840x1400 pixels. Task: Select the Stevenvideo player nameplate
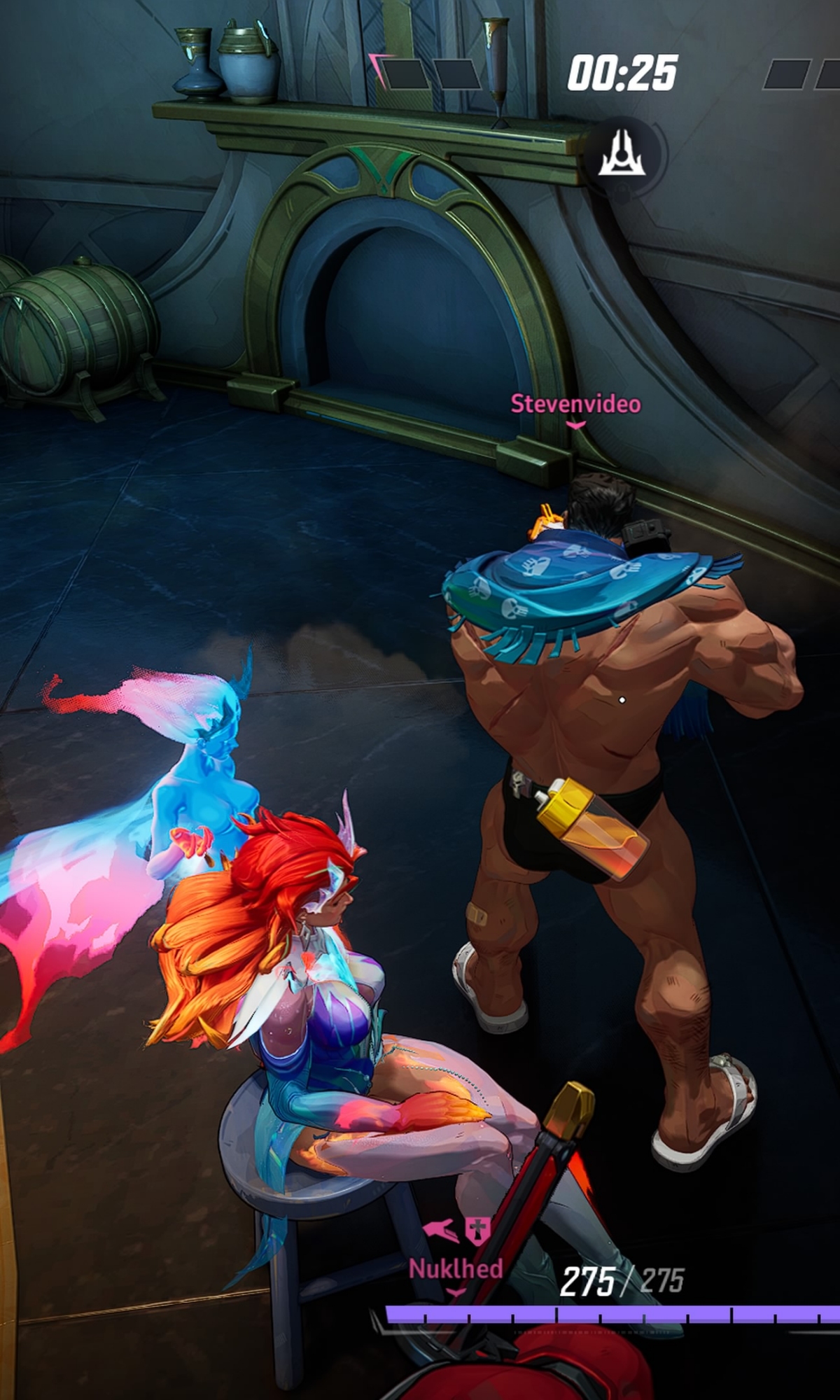click(x=575, y=404)
